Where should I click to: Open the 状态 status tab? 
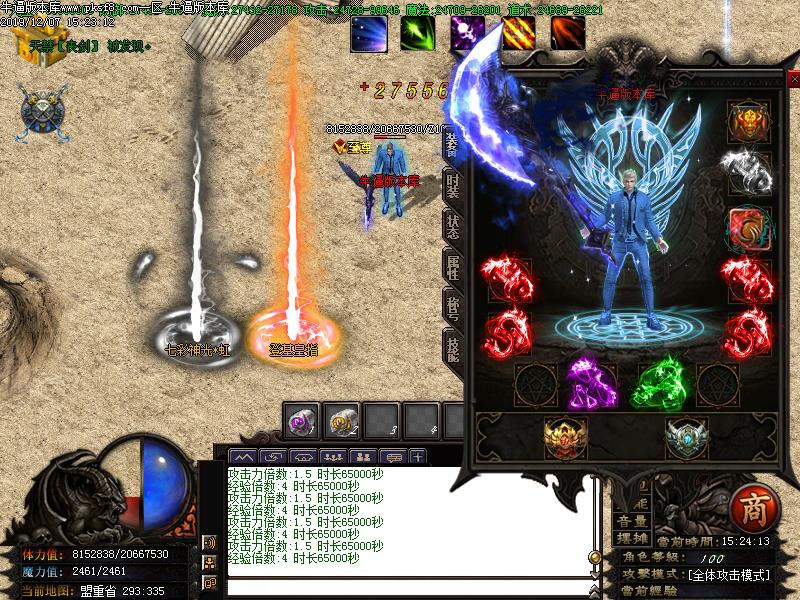point(453,227)
